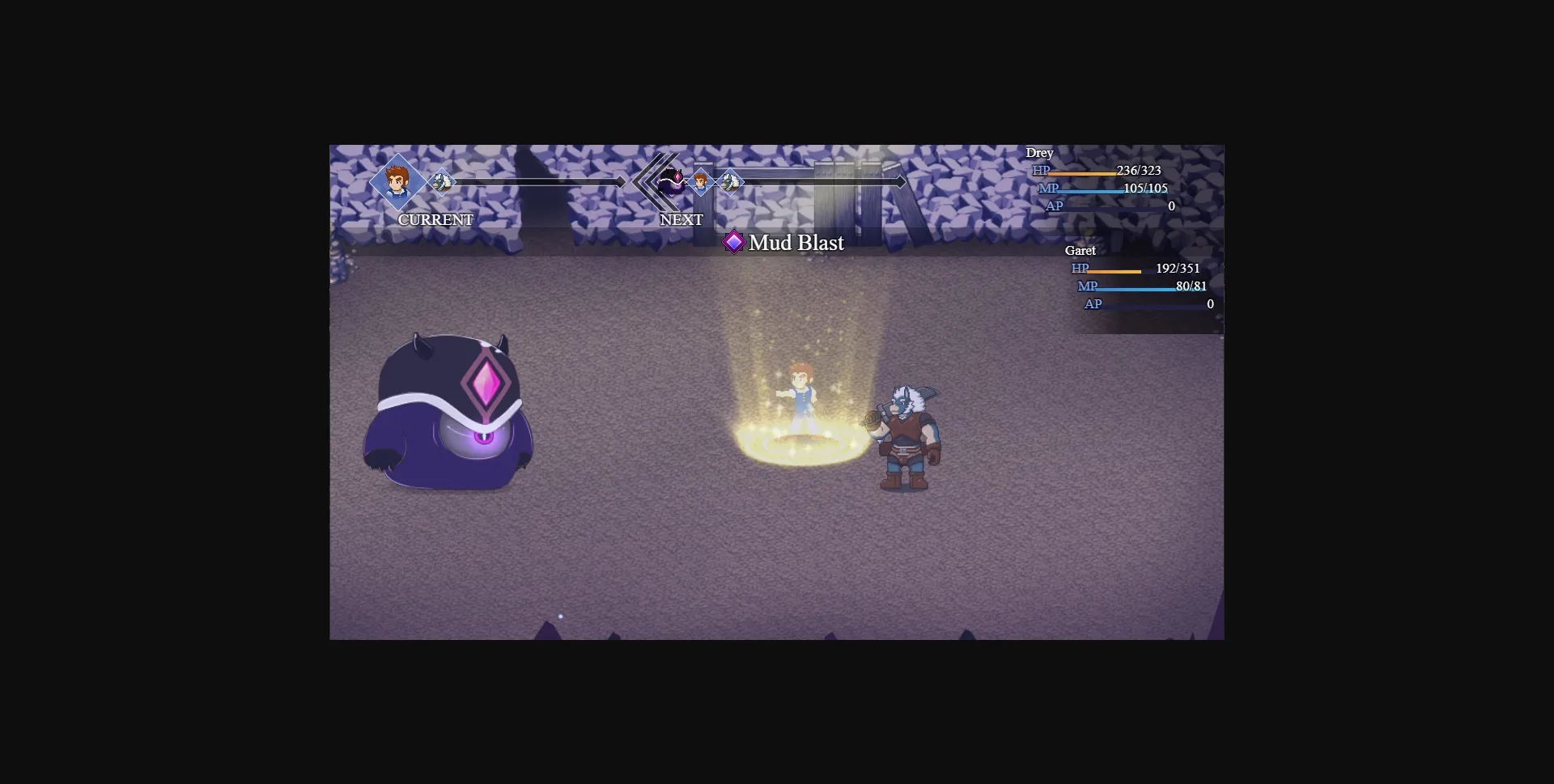The height and width of the screenshot is (784, 1554).
Task: Click the Garet name label
Action: (1082, 251)
